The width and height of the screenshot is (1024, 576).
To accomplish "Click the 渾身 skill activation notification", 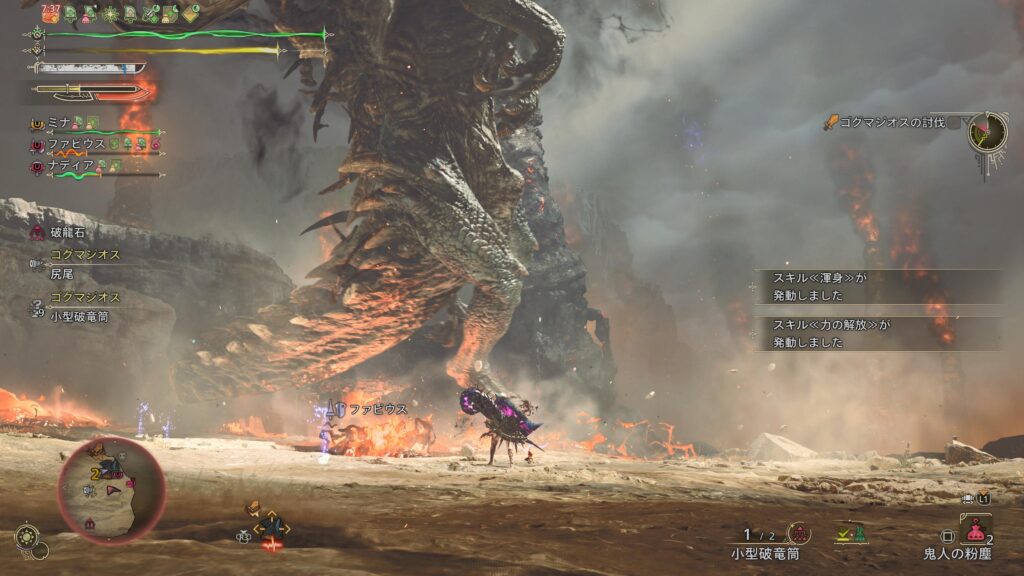I will coord(877,286).
